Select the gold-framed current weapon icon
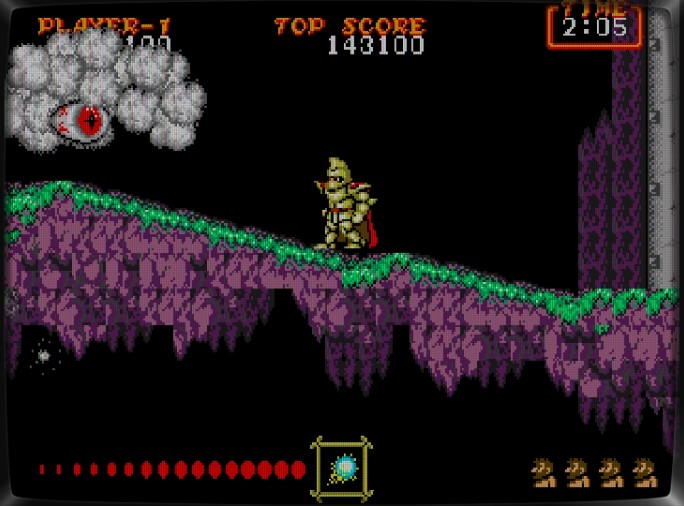Image resolution: width=684 pixels, height=506 pixels. coord(343,467)
